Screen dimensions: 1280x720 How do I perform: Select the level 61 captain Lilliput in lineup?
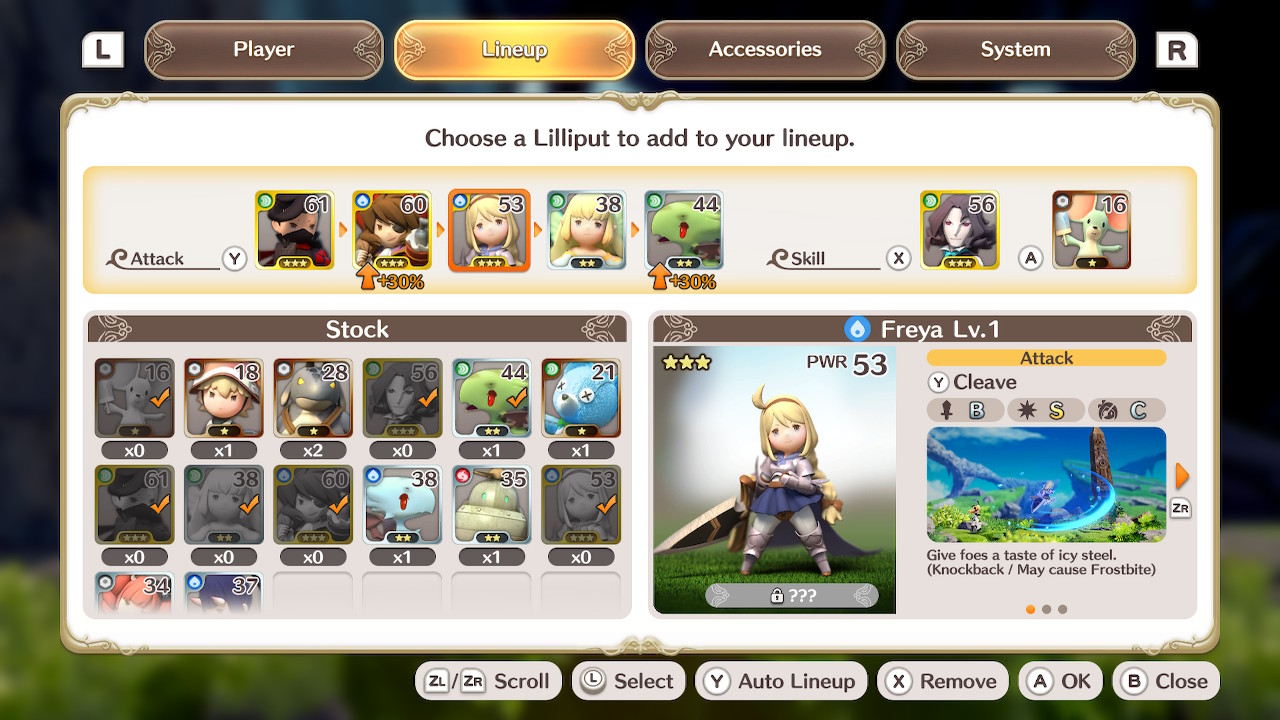click(x=294, y=230)
